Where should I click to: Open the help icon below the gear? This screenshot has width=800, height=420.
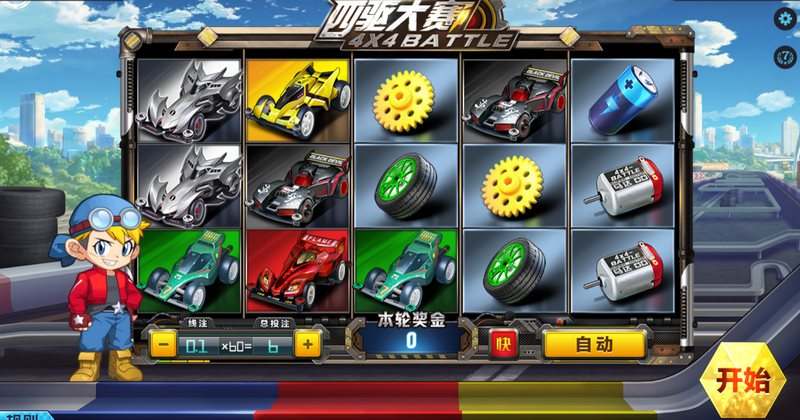click(x=785, y=53)
